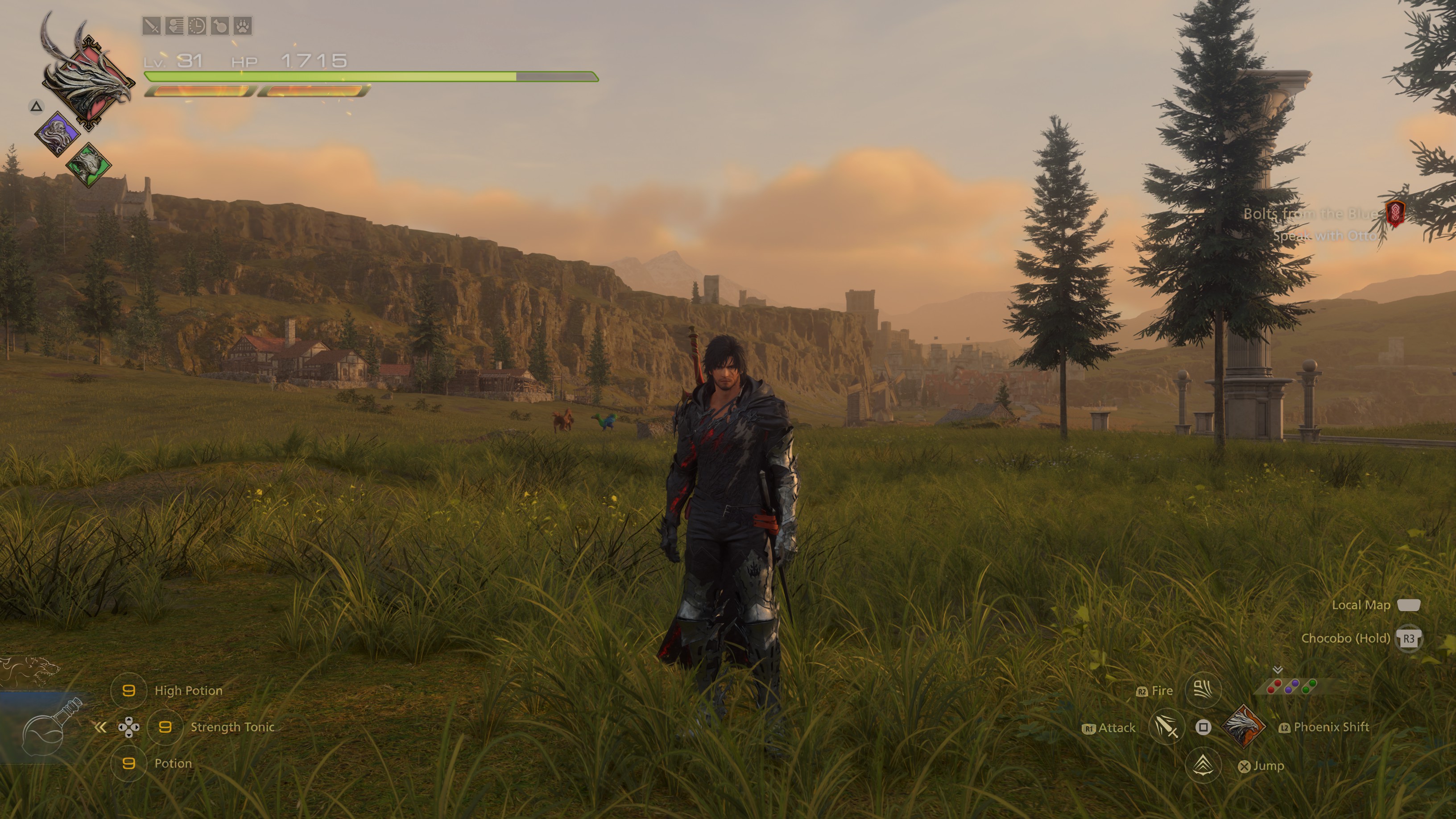Select the potion flask items panel

click(50, 729)
